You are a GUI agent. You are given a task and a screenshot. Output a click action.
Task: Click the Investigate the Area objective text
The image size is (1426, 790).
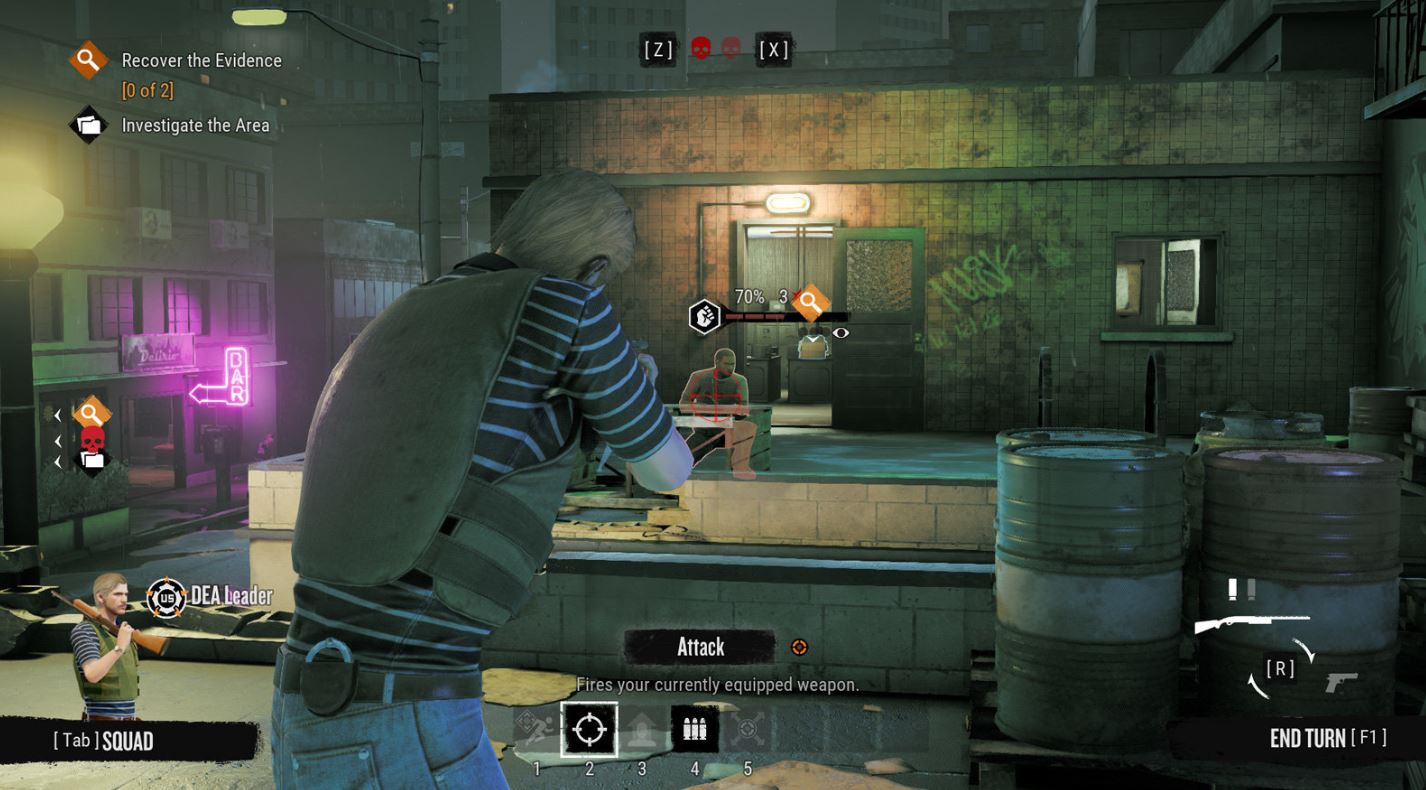tap(194, 125)
